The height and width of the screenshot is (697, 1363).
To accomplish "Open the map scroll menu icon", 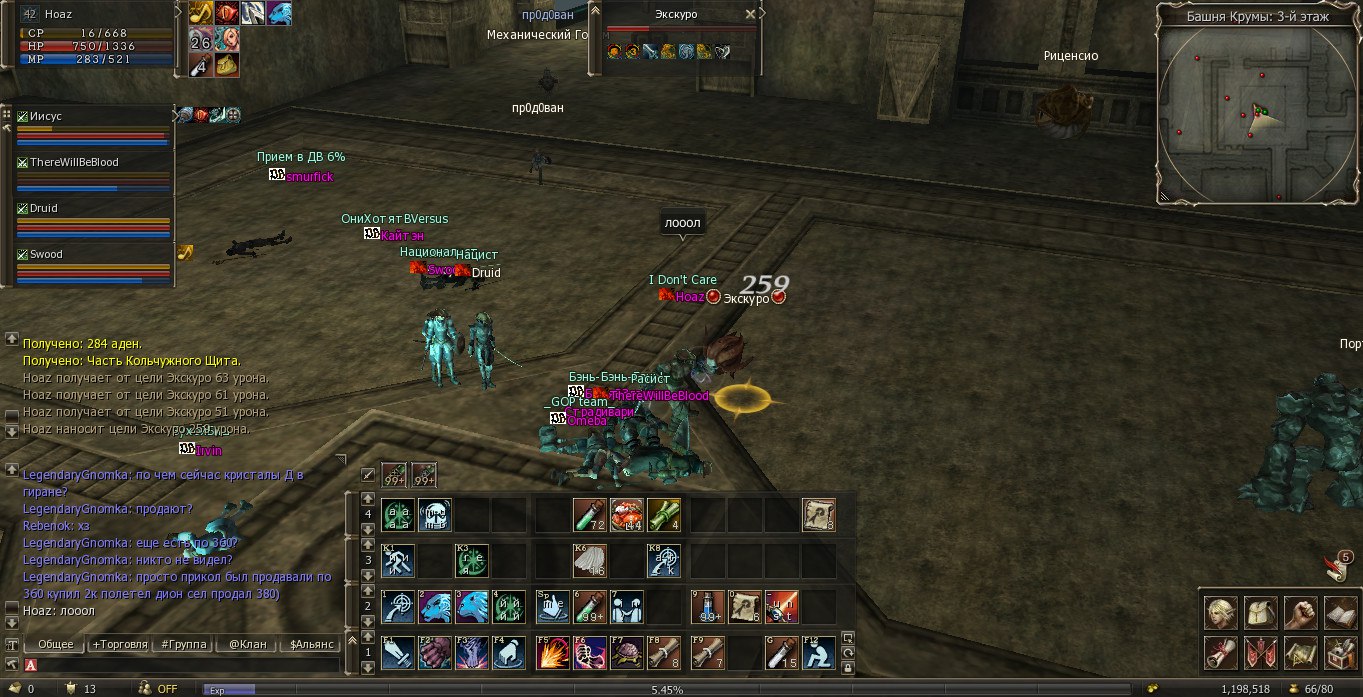I will pos(1299,653).
